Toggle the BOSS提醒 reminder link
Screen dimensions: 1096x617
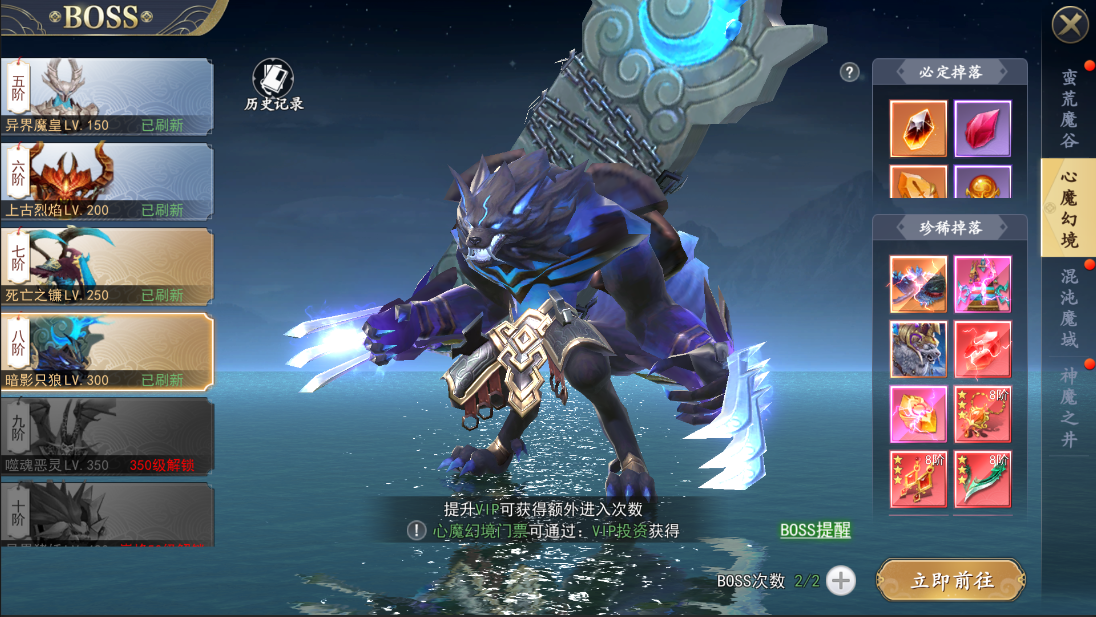[x=815, y=530]
